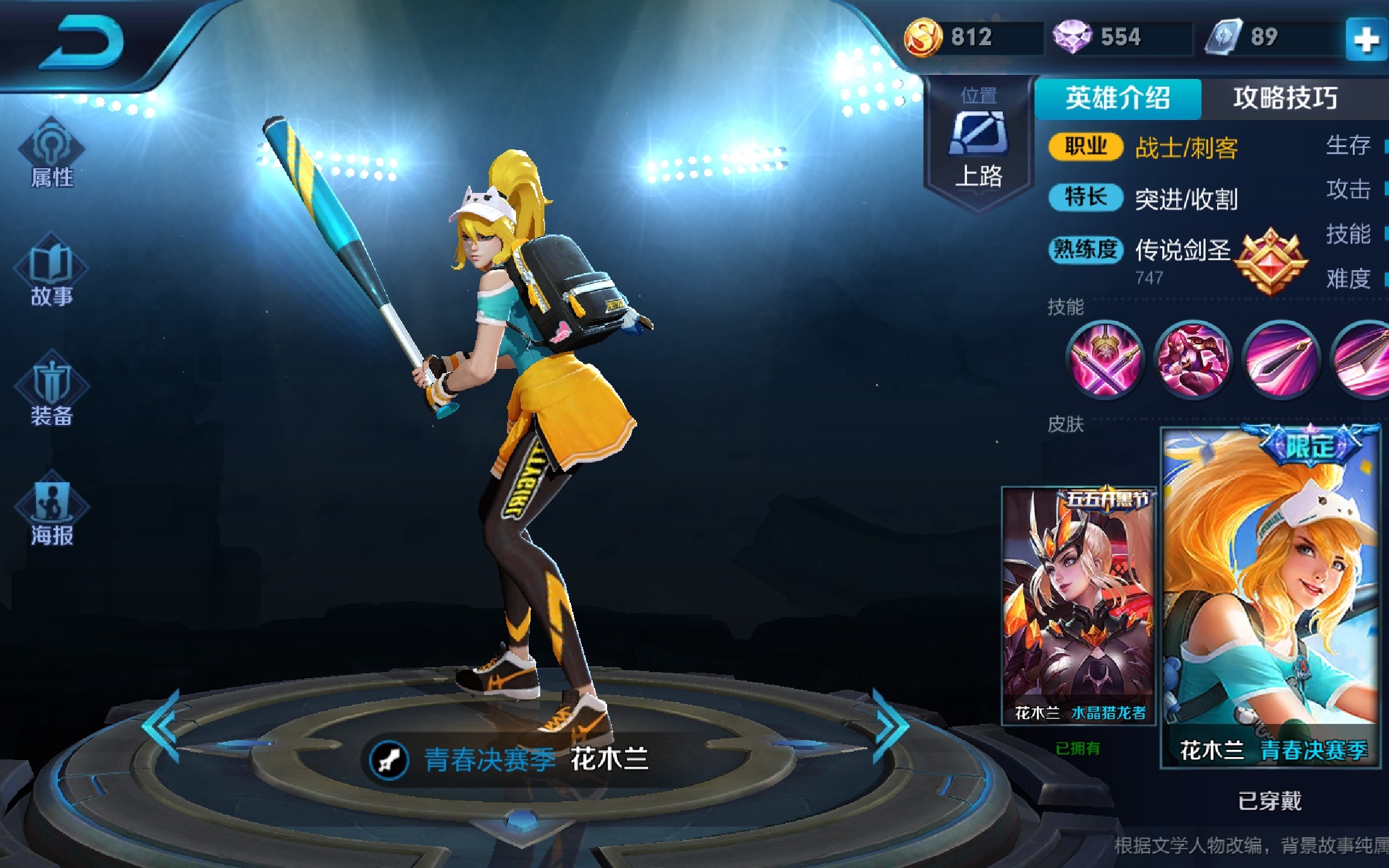Add currency with the plus button
The image size is (1389, 868).
tap(1365, 40)
